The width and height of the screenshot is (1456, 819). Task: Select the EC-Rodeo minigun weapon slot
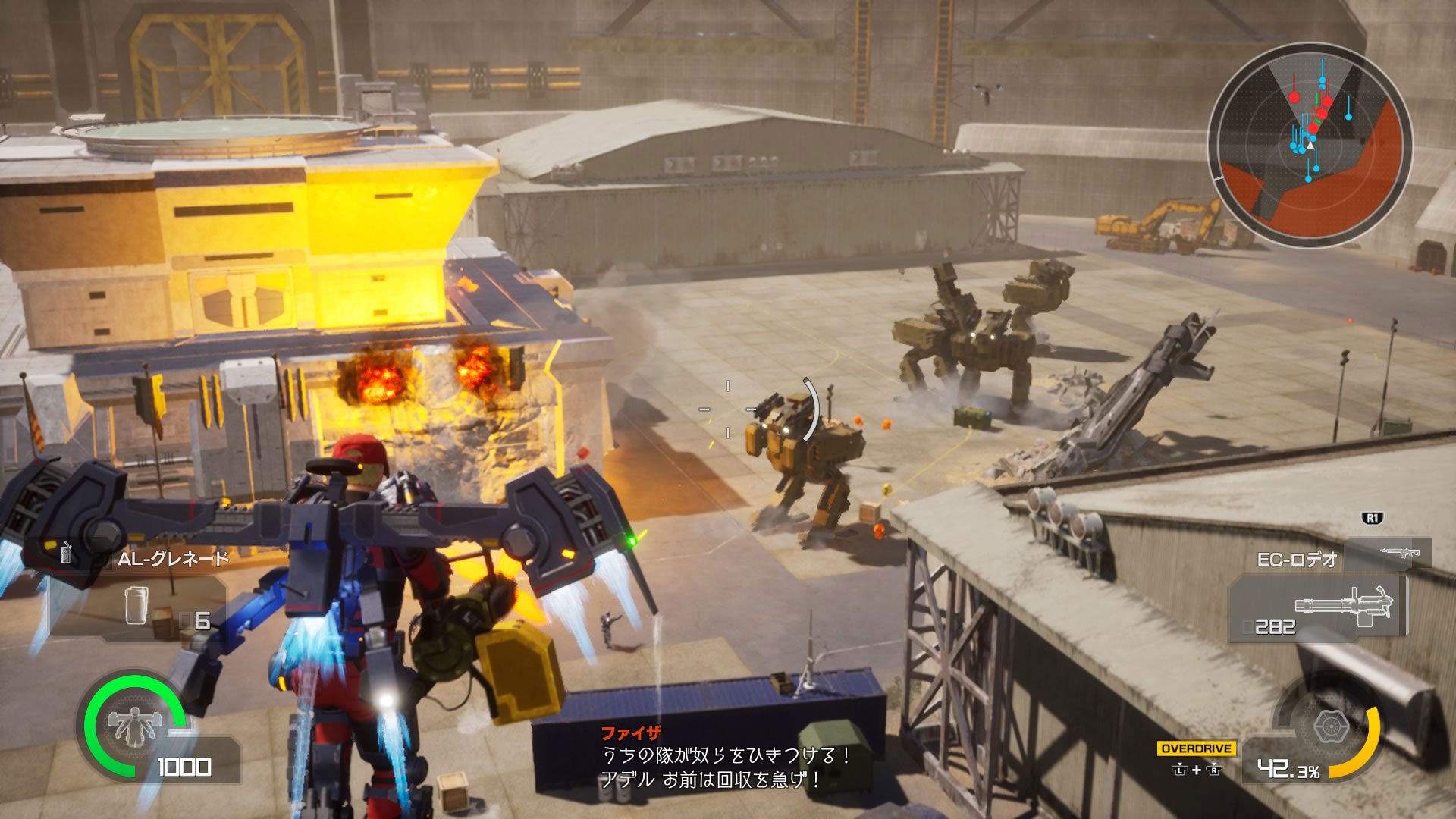point(1318,608)
